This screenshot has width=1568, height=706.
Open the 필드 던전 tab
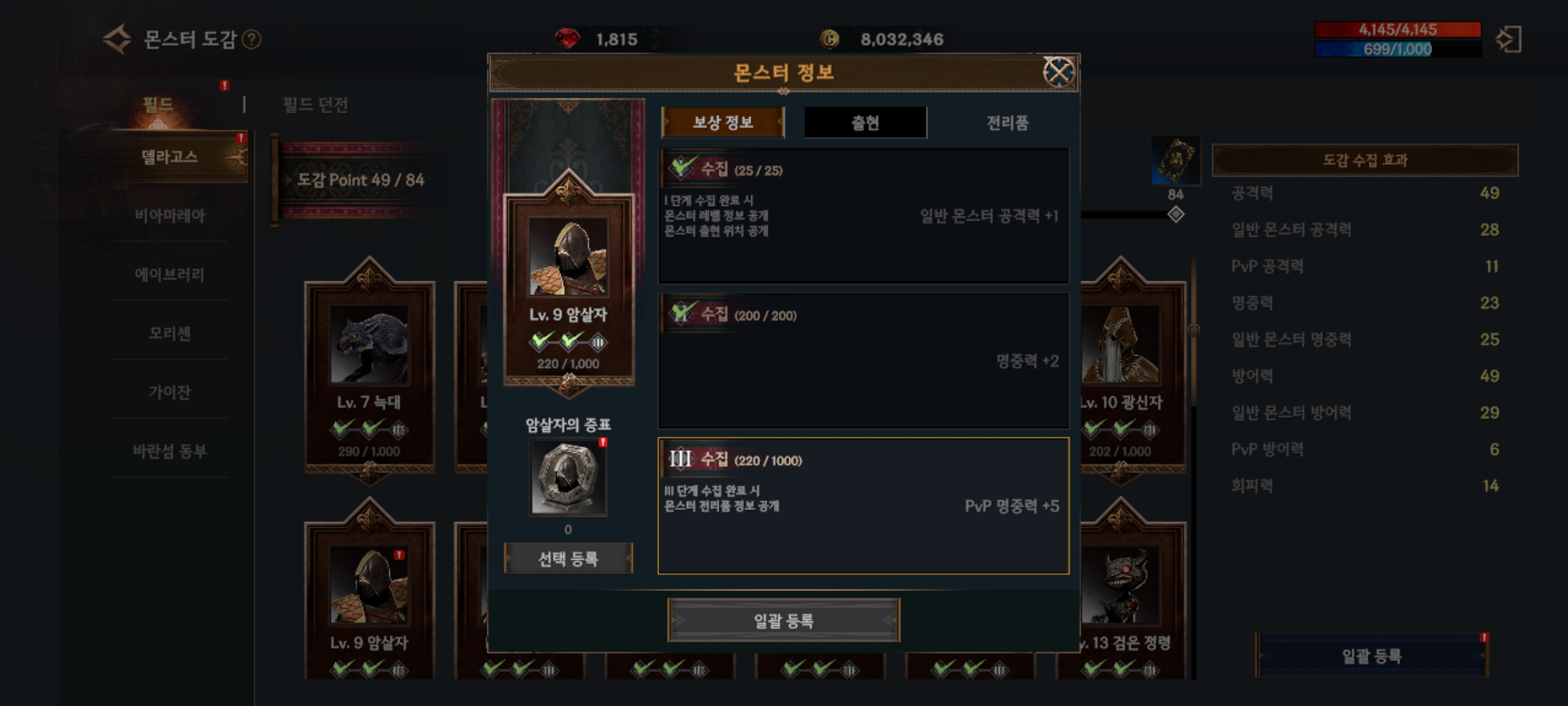point(315,105)
